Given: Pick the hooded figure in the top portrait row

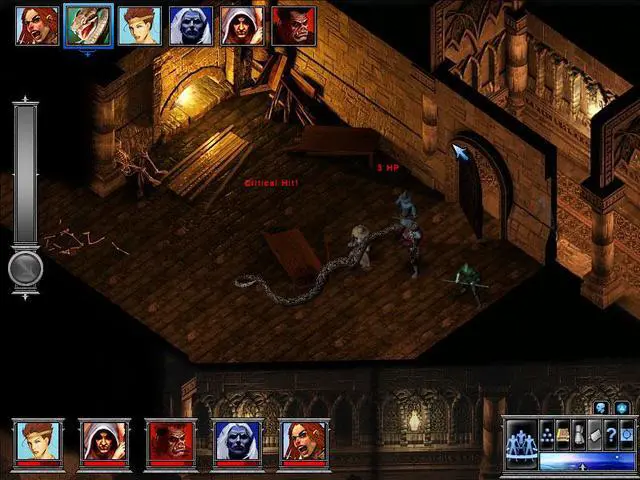Looking at the screenshot, I should pyautogui.click(x=241, y=25).
